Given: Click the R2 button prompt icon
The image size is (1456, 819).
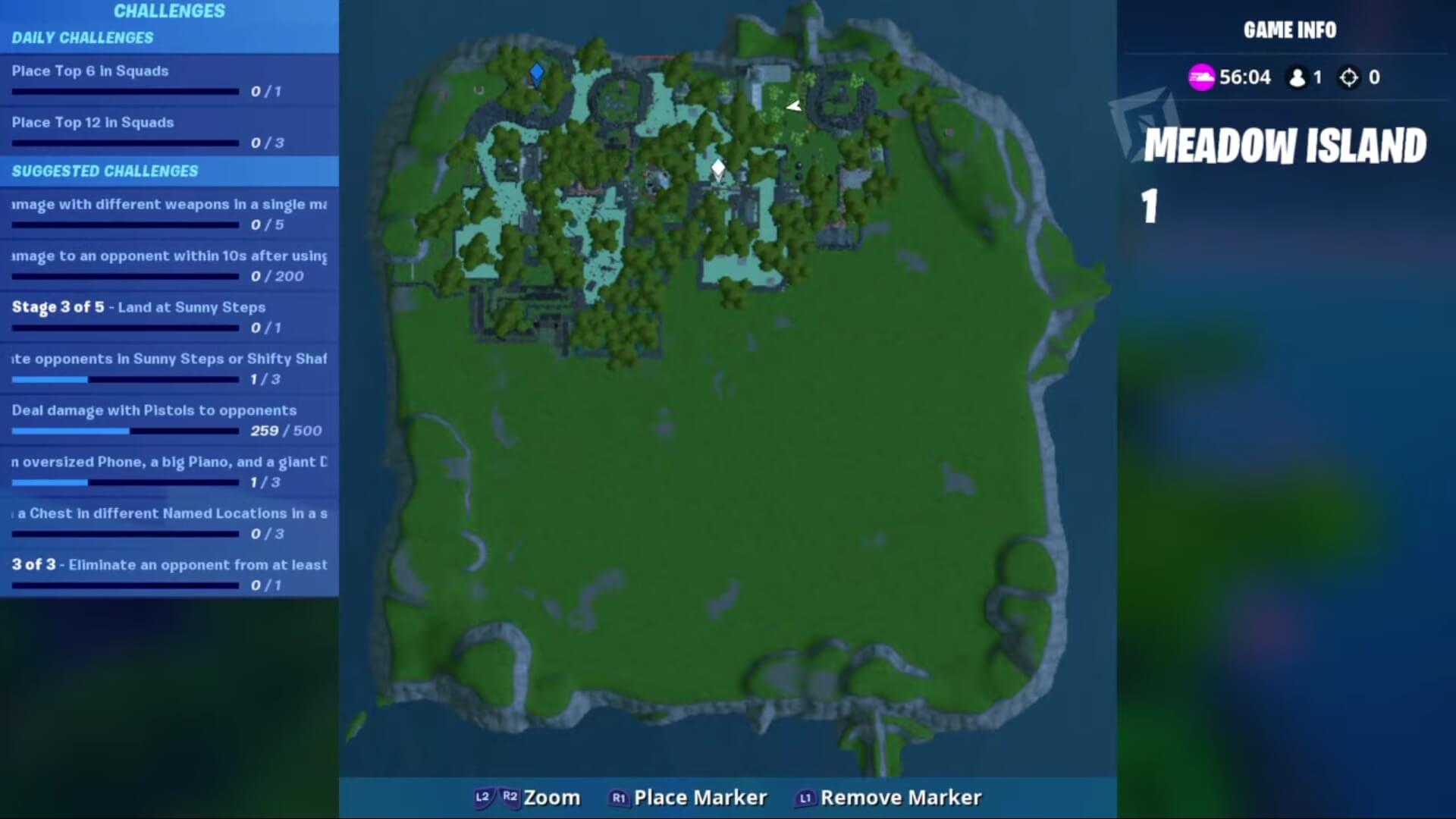Looking at the screenshot, I should tap(509, 797).
